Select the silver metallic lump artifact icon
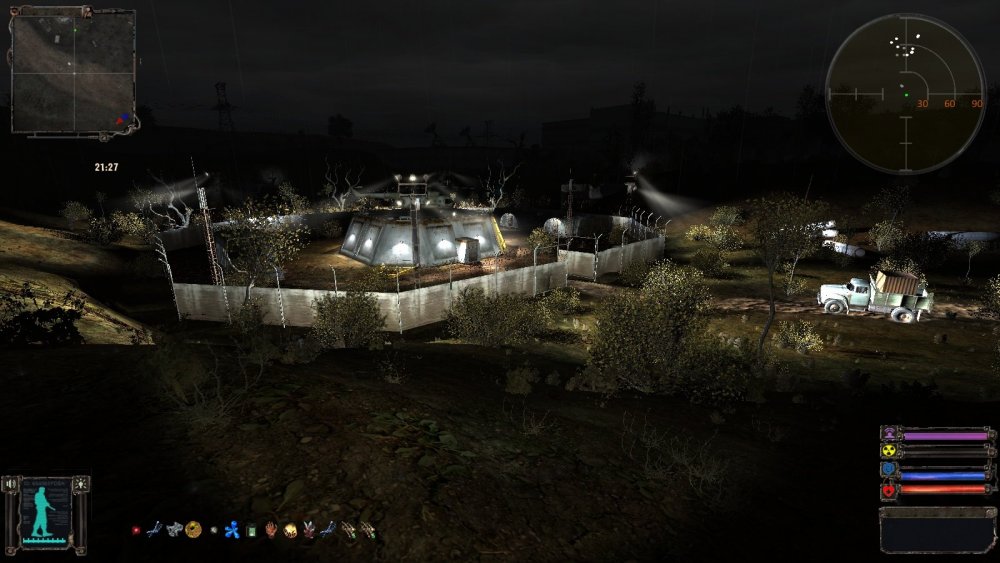Screen dimensions: 1000x563 click(174, 529)
